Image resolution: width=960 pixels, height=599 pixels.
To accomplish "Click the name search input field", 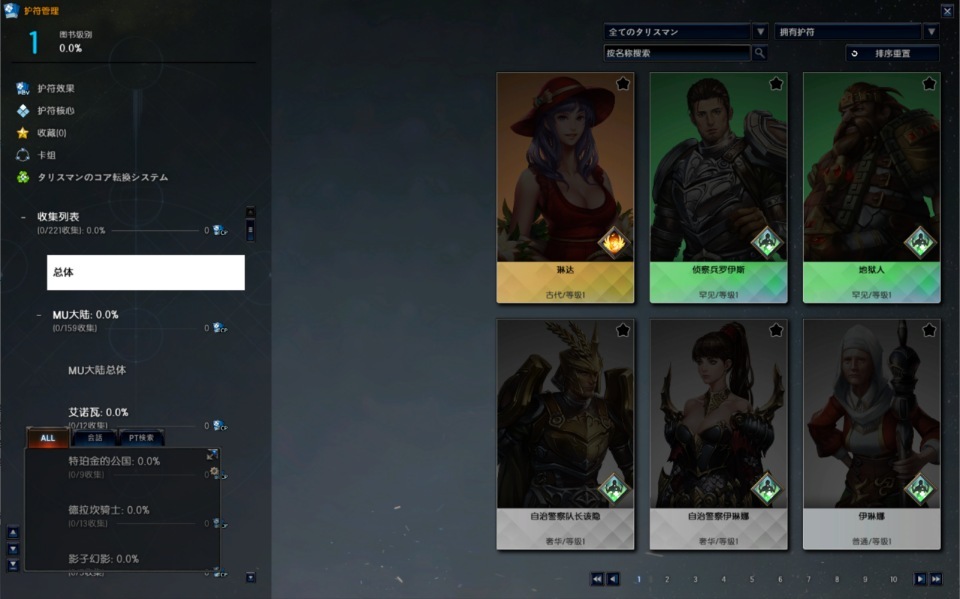I will pos(677,53).
